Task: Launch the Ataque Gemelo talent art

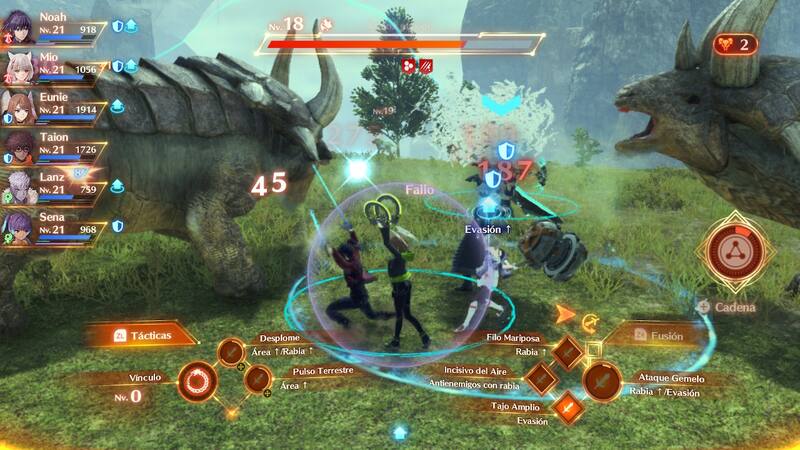Action: pyautogui.click(x=601, y=380)
